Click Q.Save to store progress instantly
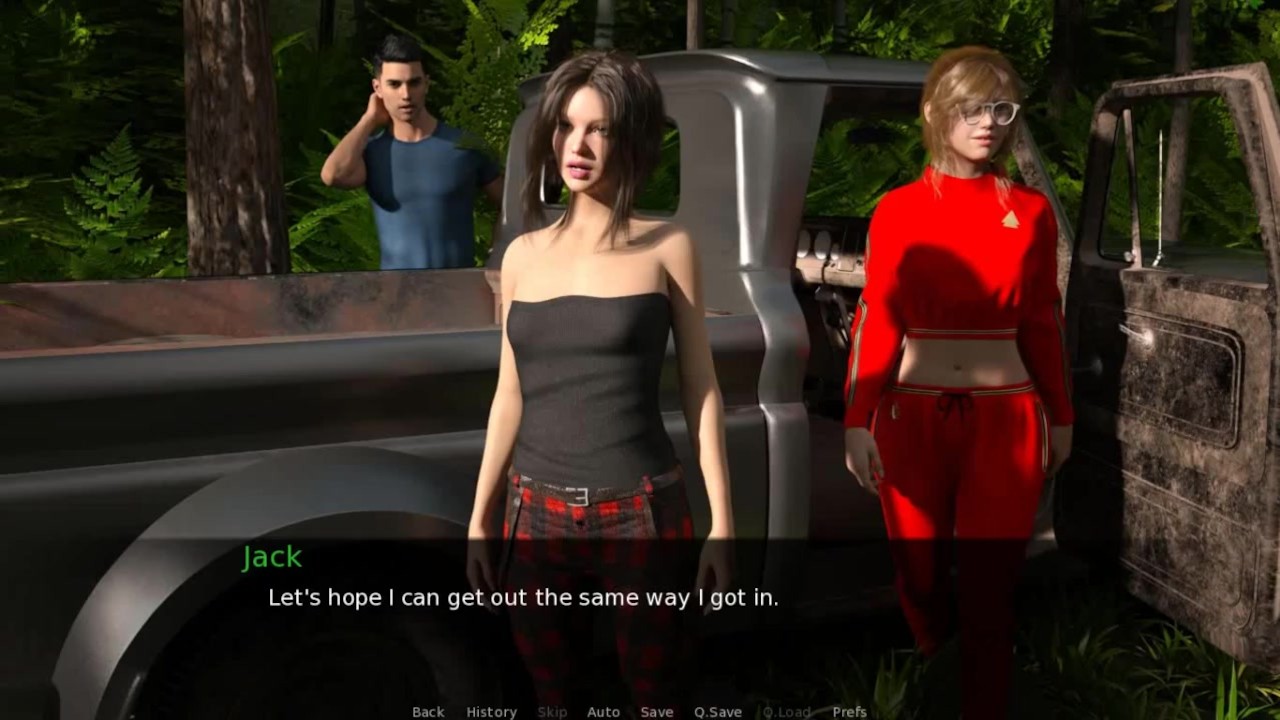The height and width of the screenshot is (720, 1280). 718,712
